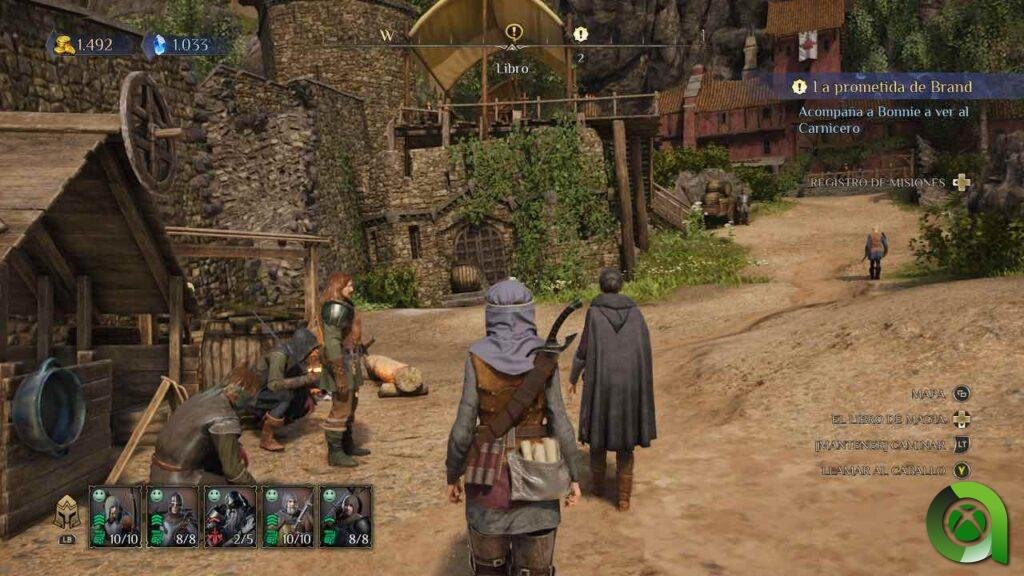The image size is (1024, 576).
Task: Open the army menu via the helmet icon
Action: pyautogui.click(x=67, y=512)
